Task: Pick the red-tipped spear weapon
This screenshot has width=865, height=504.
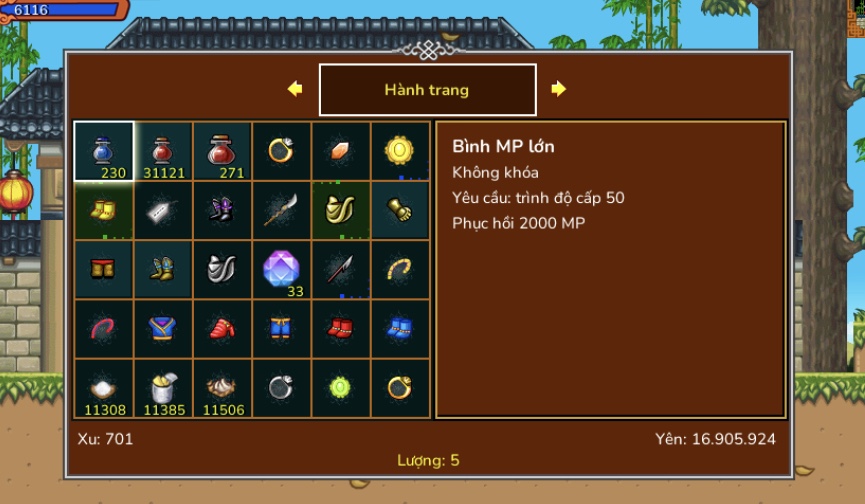Action: coord(340,269)
